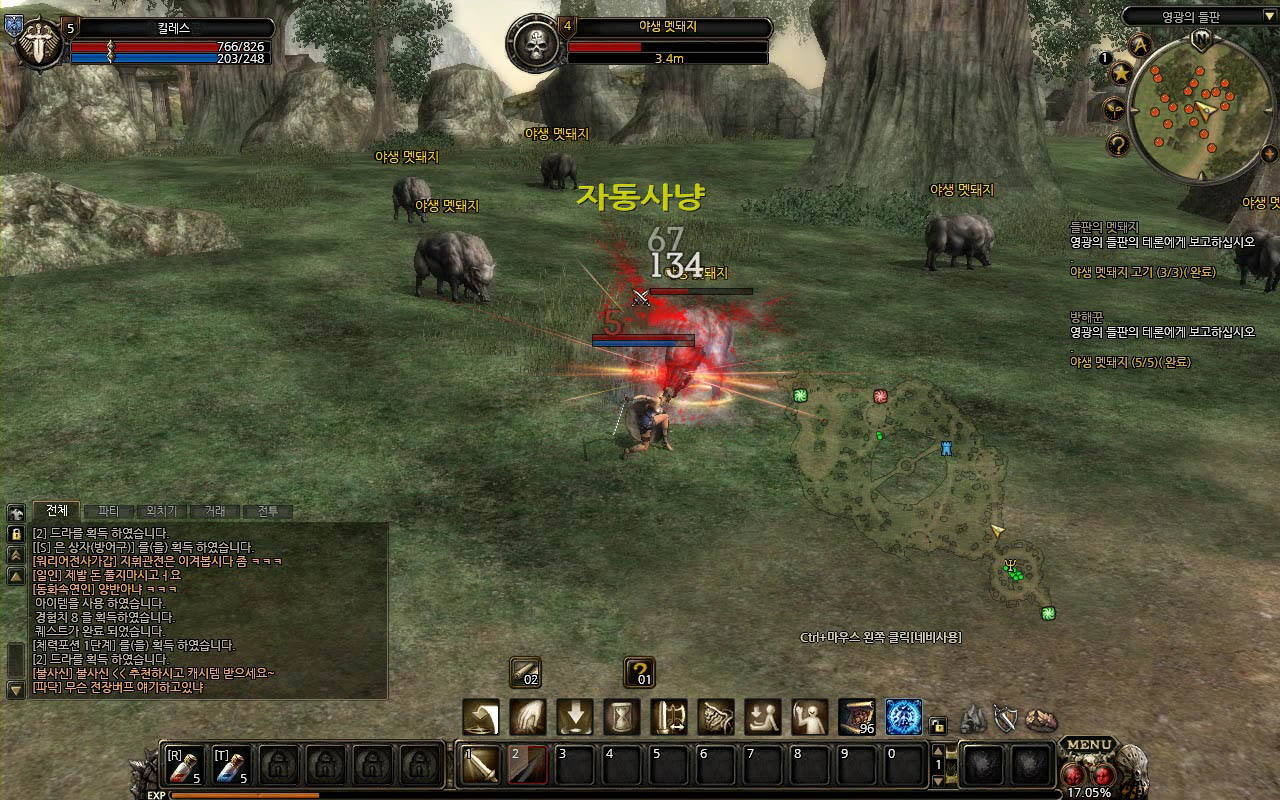Image resolution: width=1280 pixels, height=800 pixels.
Task: Click the question mark button beside minimap
Action: (1119, 145)
